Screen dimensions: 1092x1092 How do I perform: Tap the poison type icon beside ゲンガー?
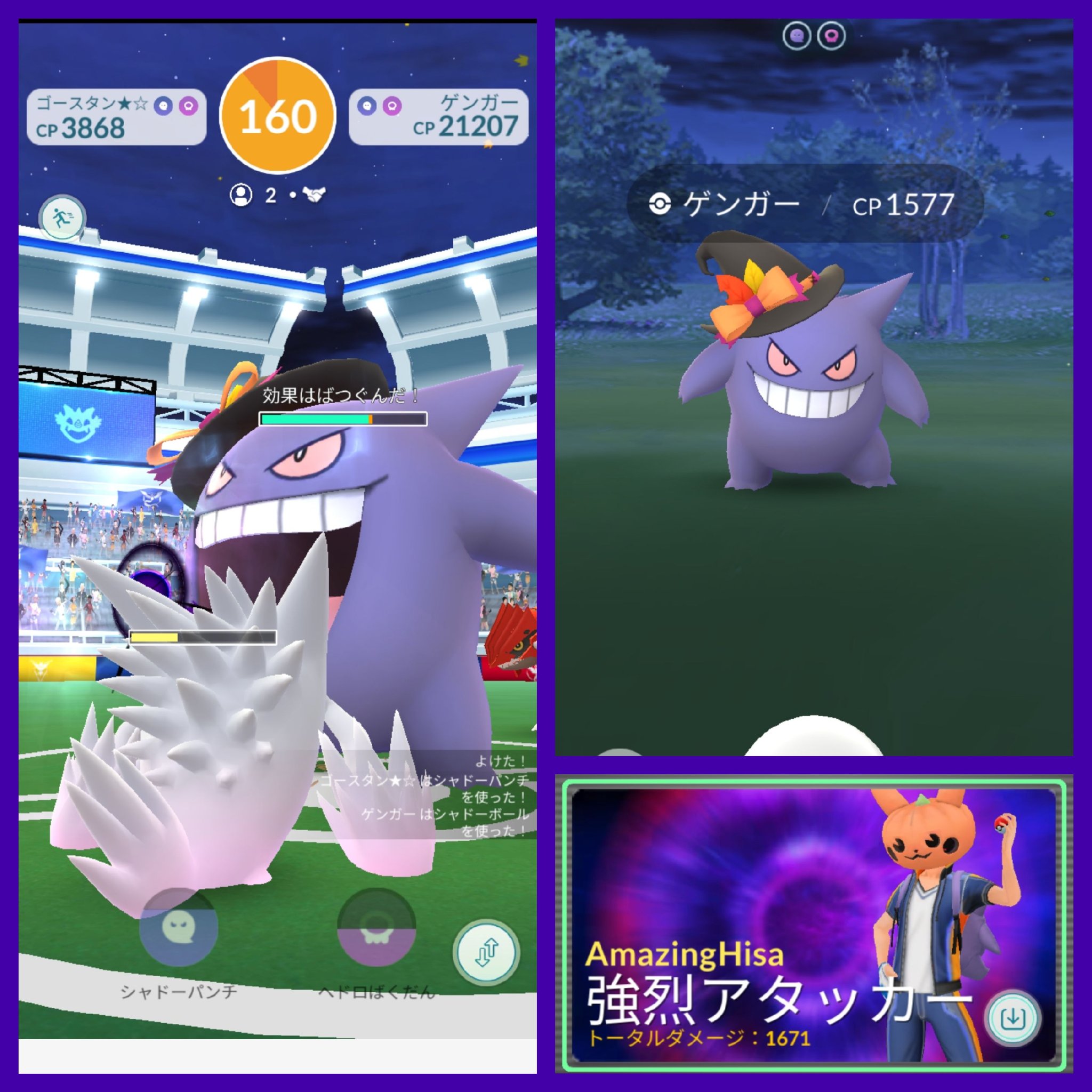[392, 105]
